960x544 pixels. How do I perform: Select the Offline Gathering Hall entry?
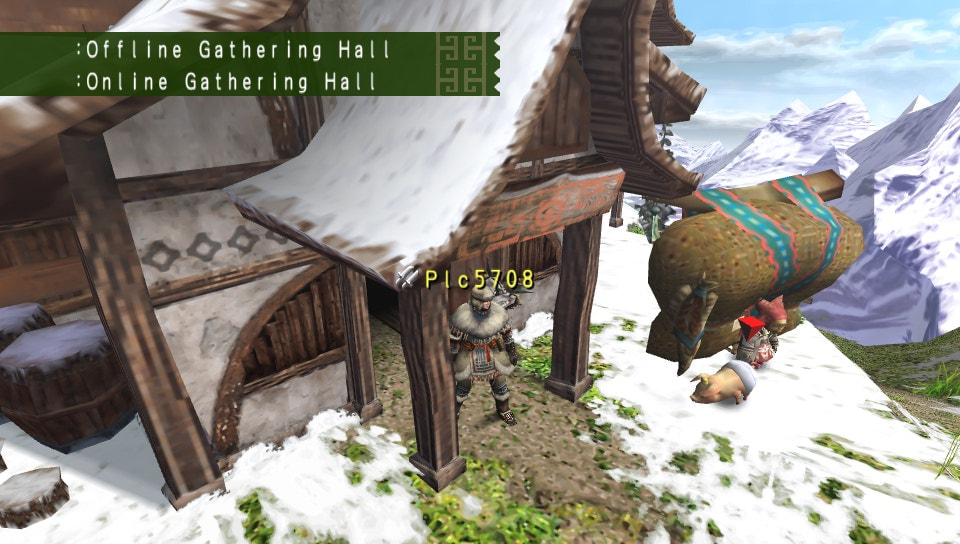pyautogui.click(x=233, y=49)
